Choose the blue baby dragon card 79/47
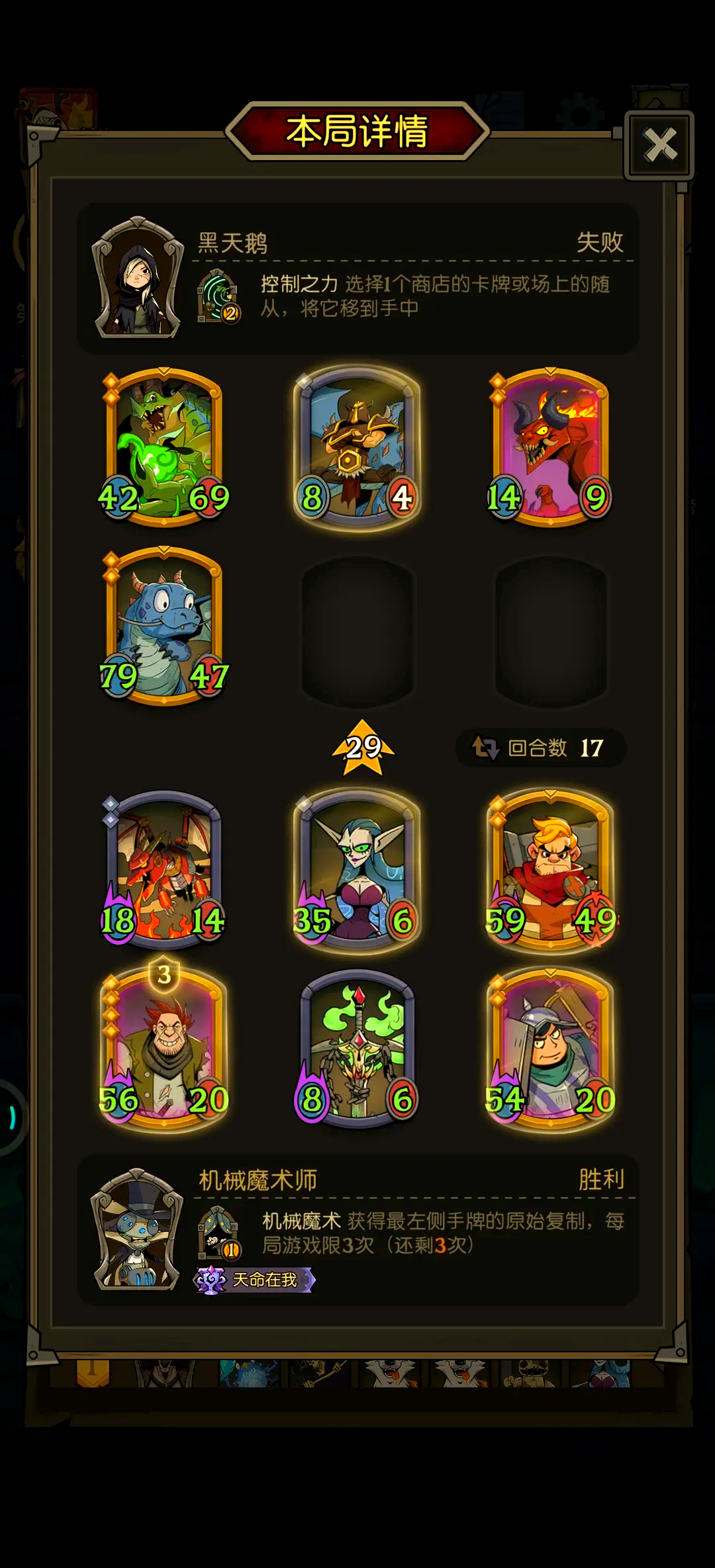This screenshot has width=715, height=1568. coord(164,626)
